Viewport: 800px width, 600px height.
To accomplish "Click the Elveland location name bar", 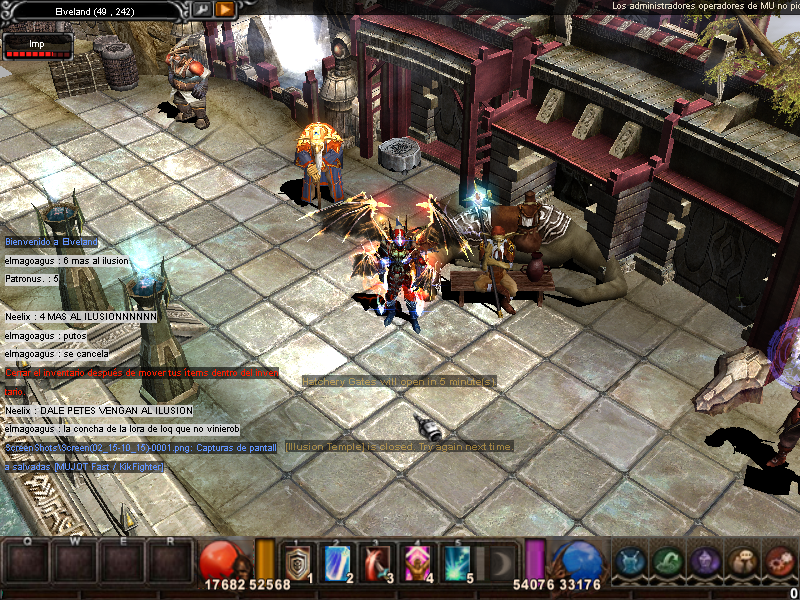I will coord(95,9).
